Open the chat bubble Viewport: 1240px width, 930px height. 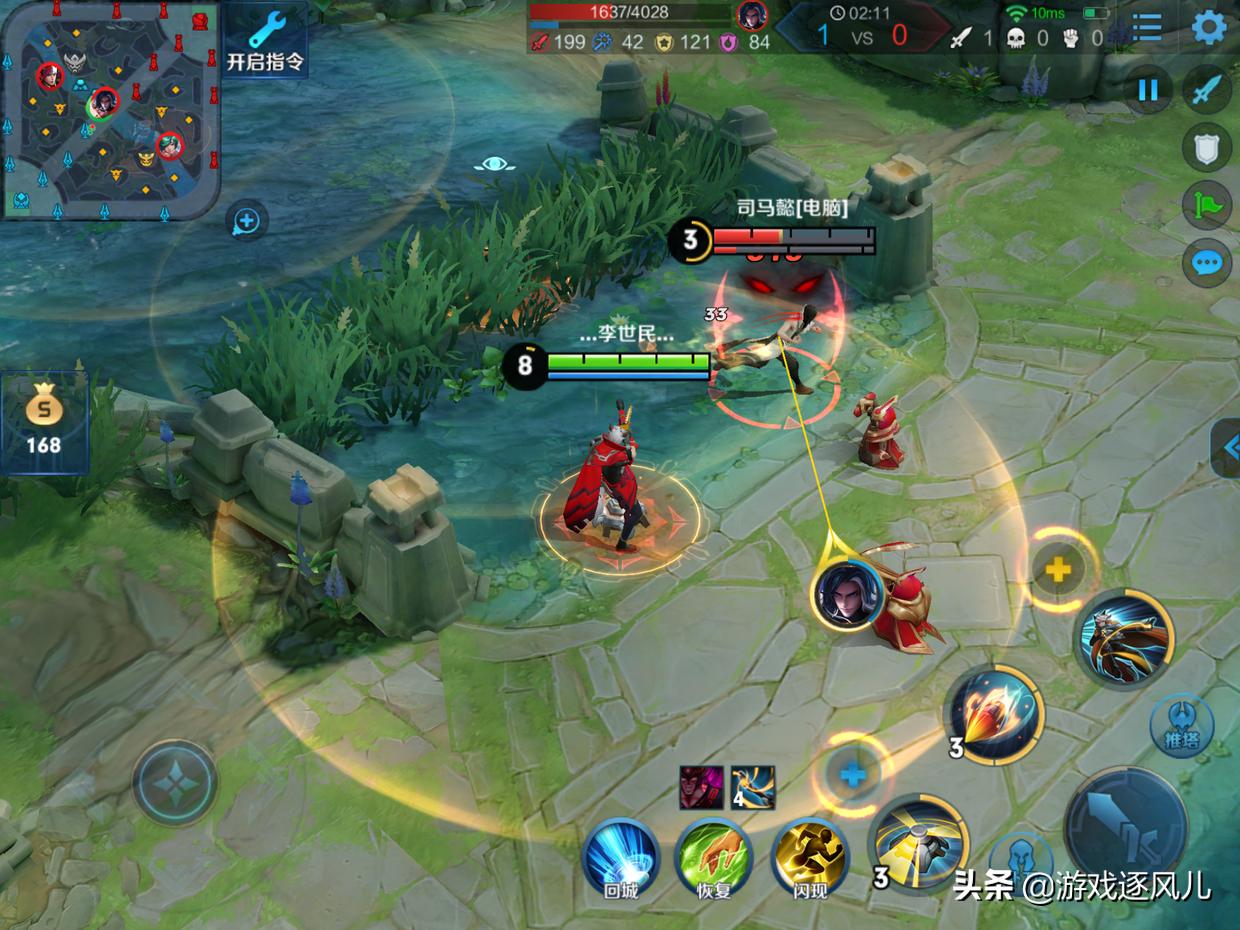[1207, 264]
